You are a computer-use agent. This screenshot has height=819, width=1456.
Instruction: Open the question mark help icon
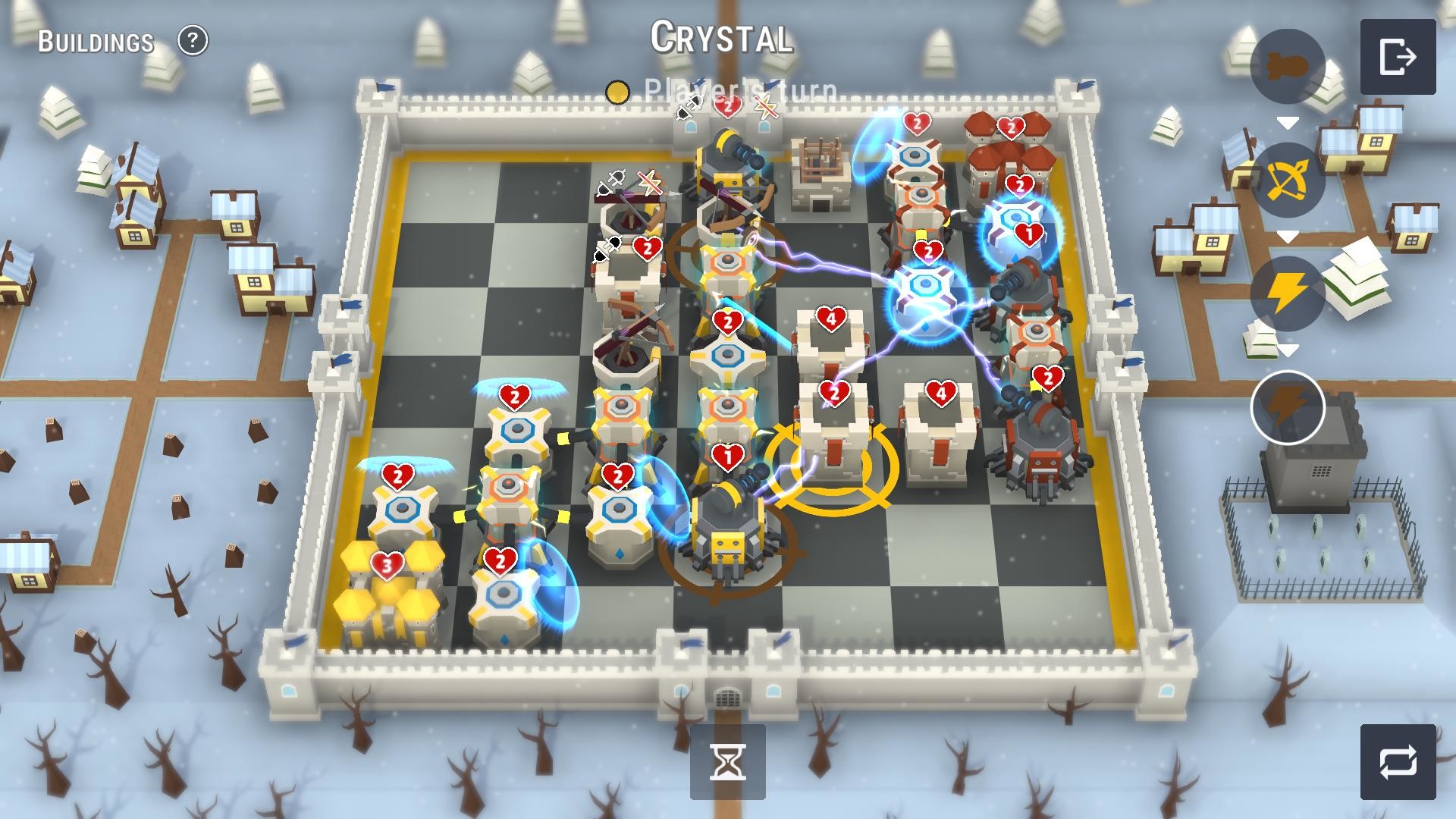click(193, 40)
